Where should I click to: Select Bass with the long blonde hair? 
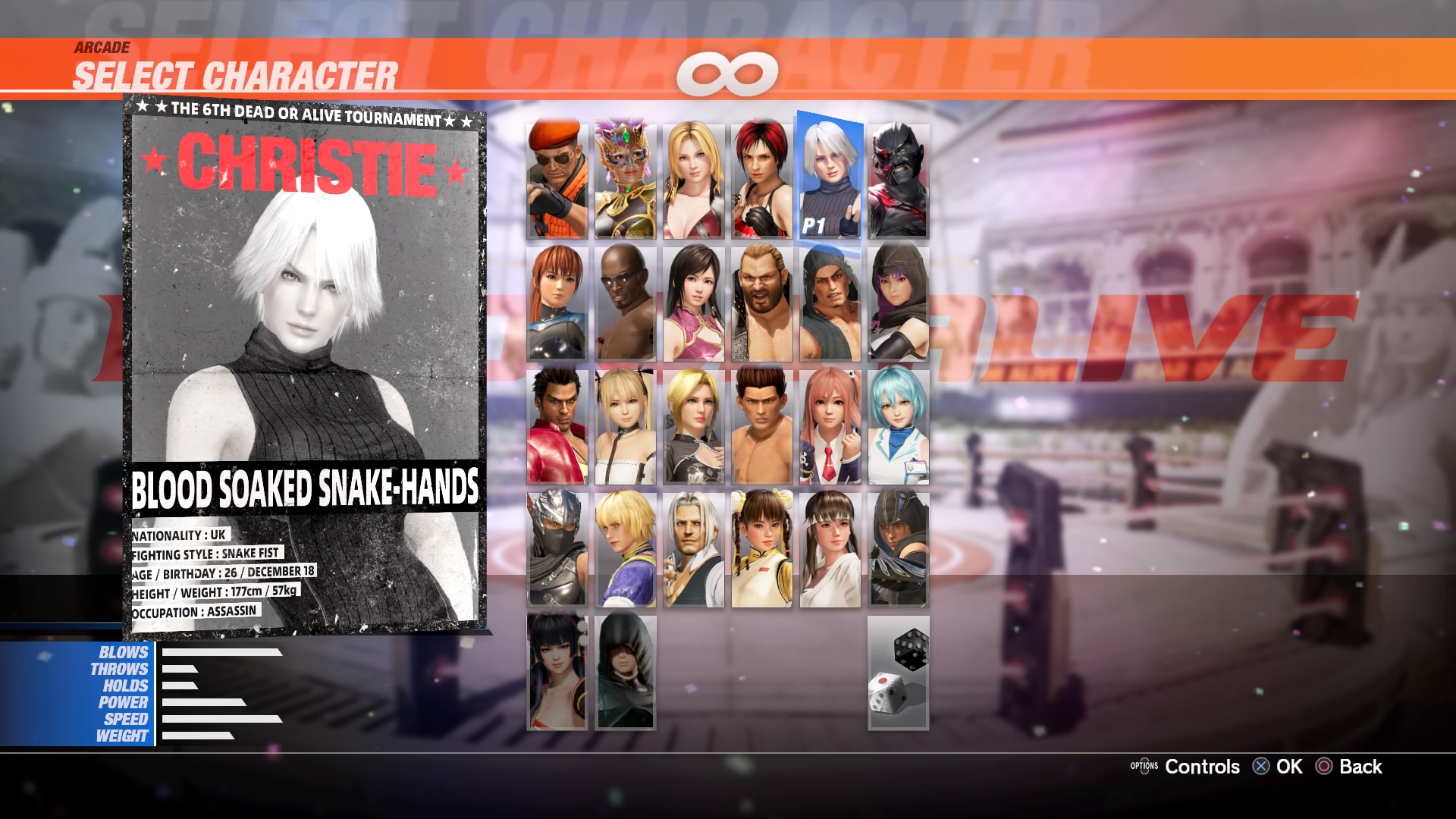(762, 302)
